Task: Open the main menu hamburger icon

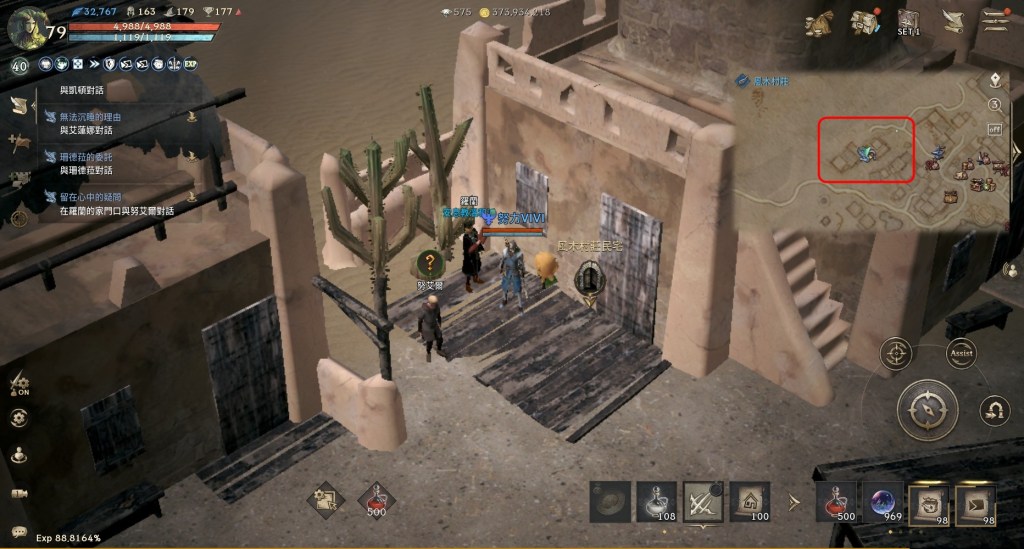Action: point(995,21)
